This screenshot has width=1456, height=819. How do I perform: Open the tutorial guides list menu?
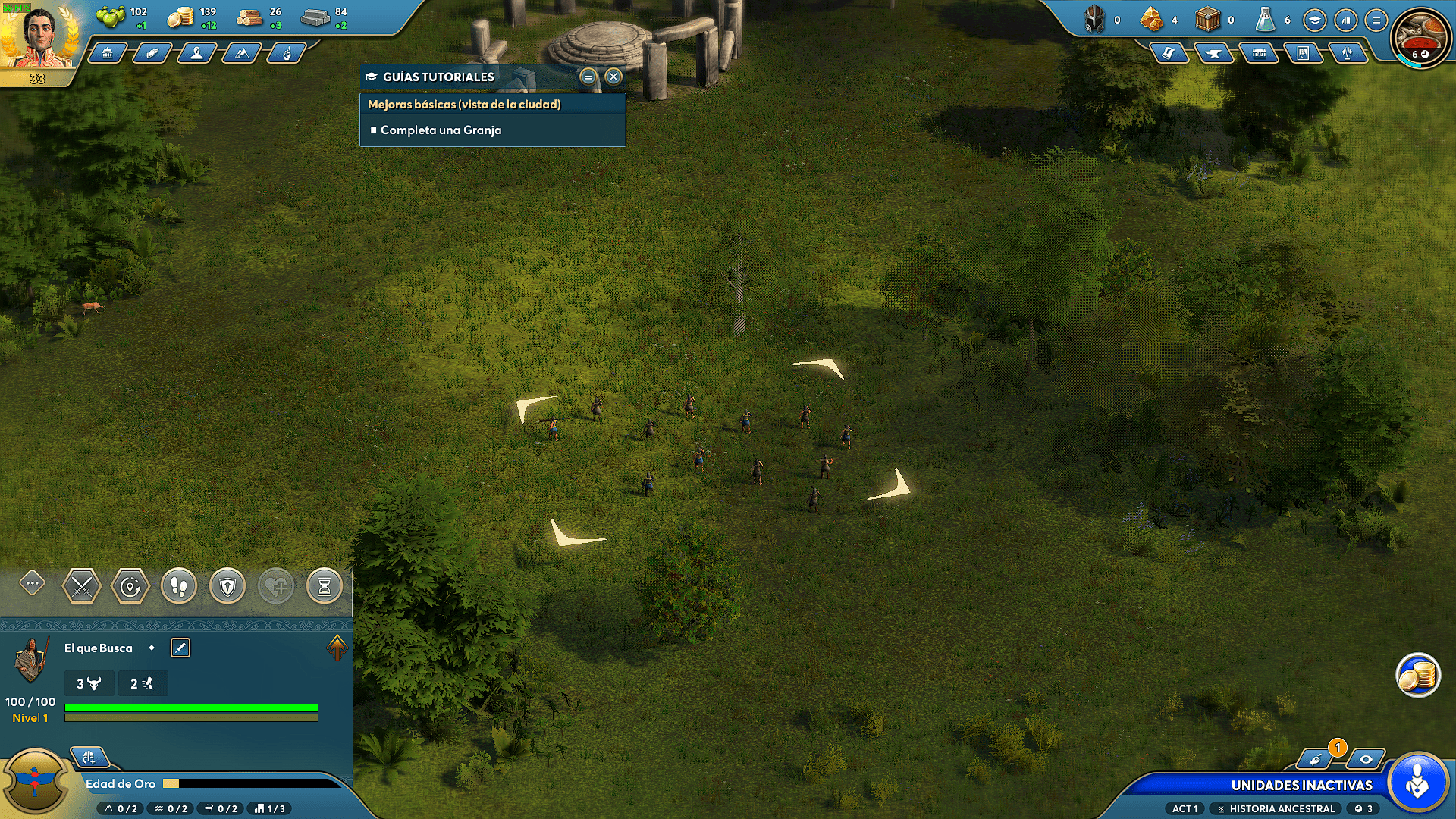coord(588,77)
